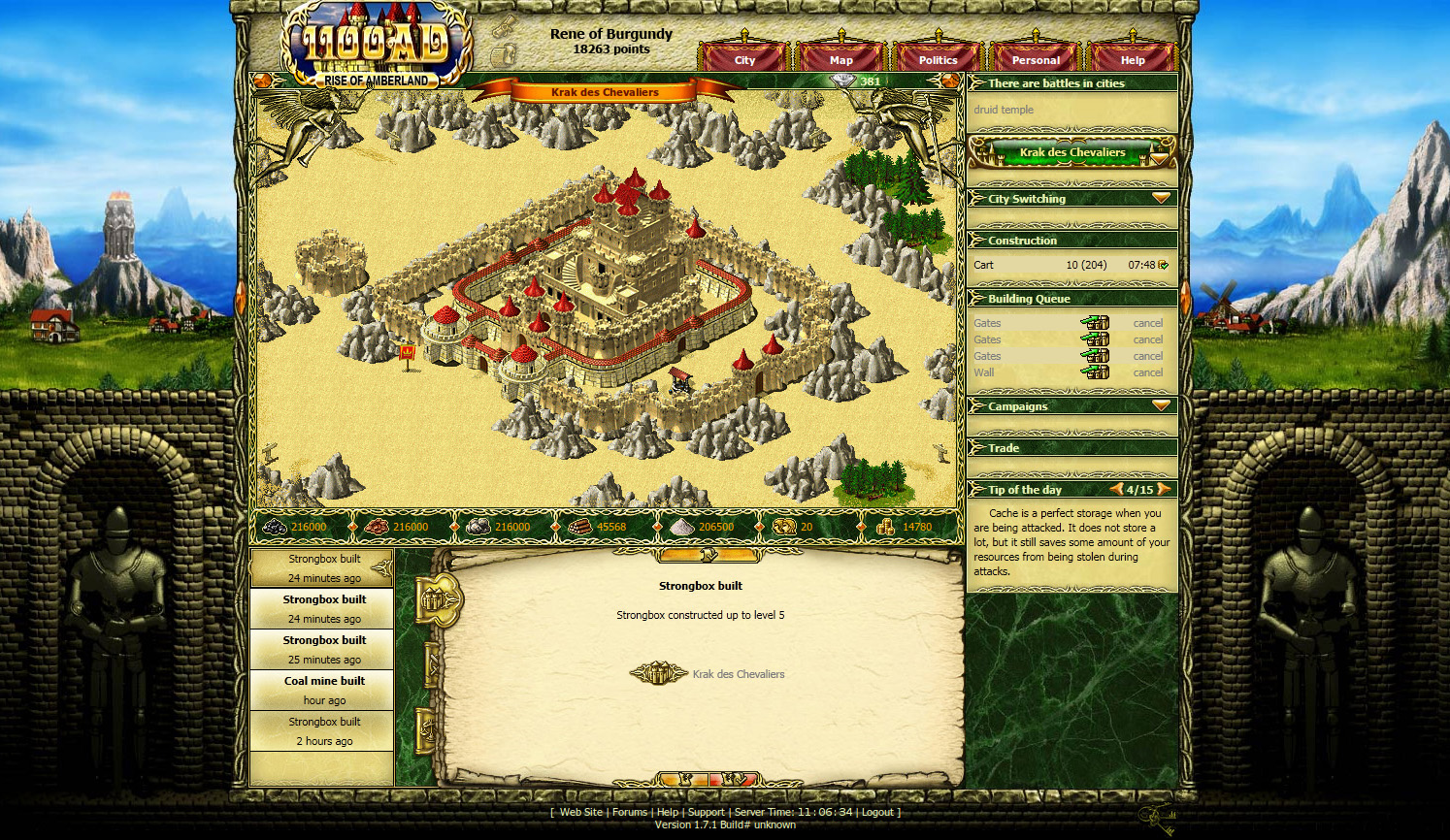Cancel the Wall in the Building Queue
The height and width of the screenshot is (840, 1450).
click(x=1147, y=372)
